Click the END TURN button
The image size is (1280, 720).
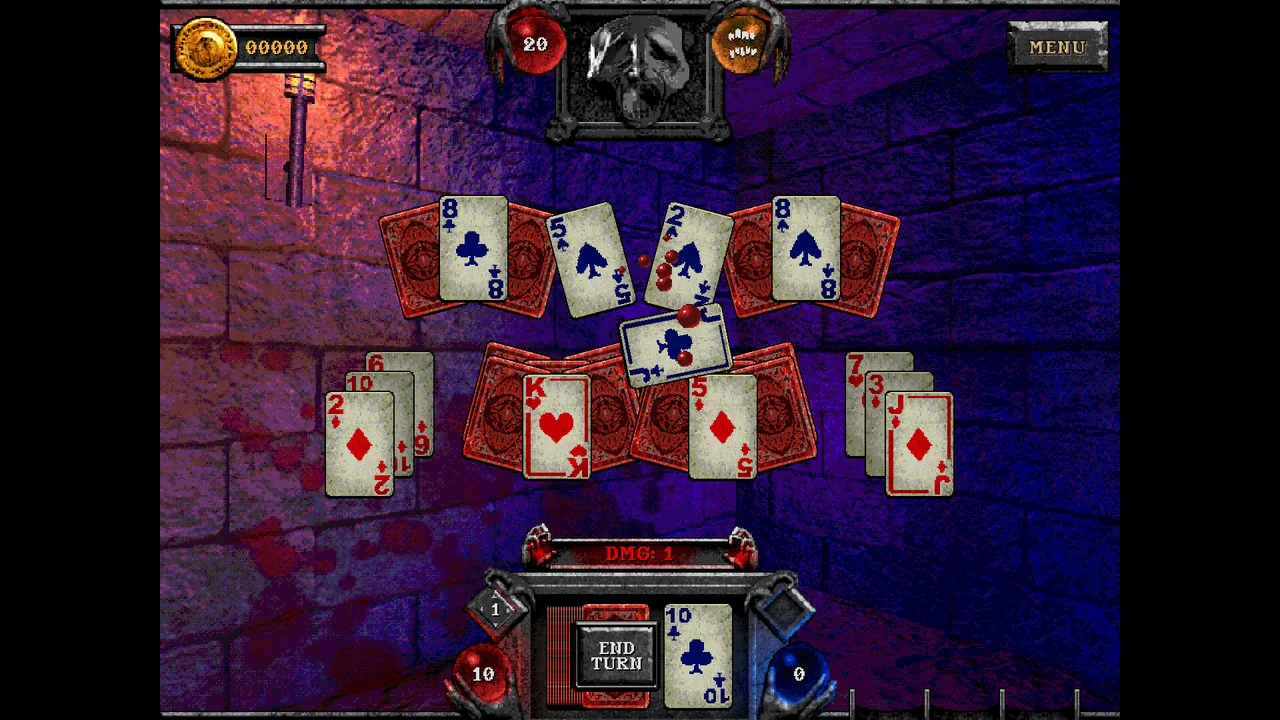point(615,655)
